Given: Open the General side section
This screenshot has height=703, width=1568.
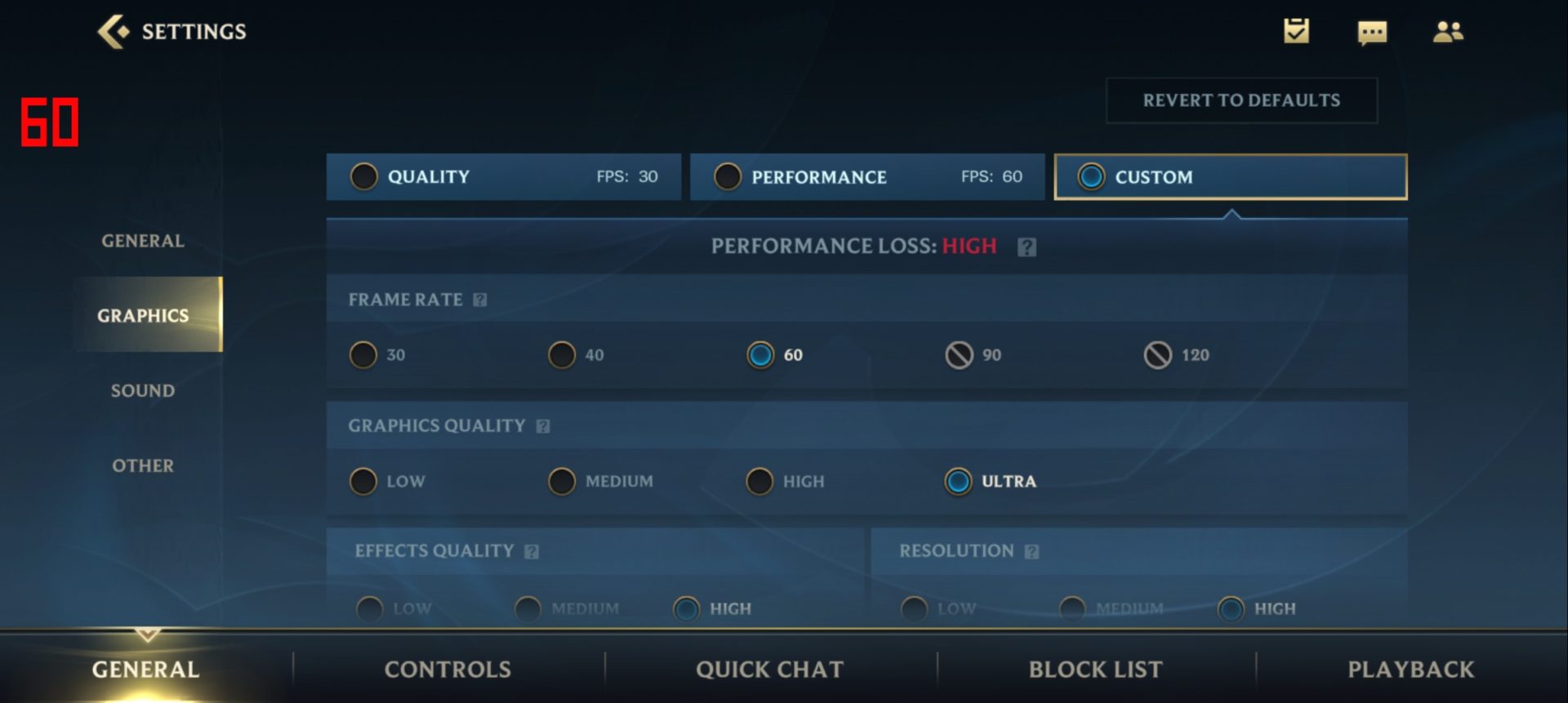Looking at the screenshot, I should tap(143, 241).
